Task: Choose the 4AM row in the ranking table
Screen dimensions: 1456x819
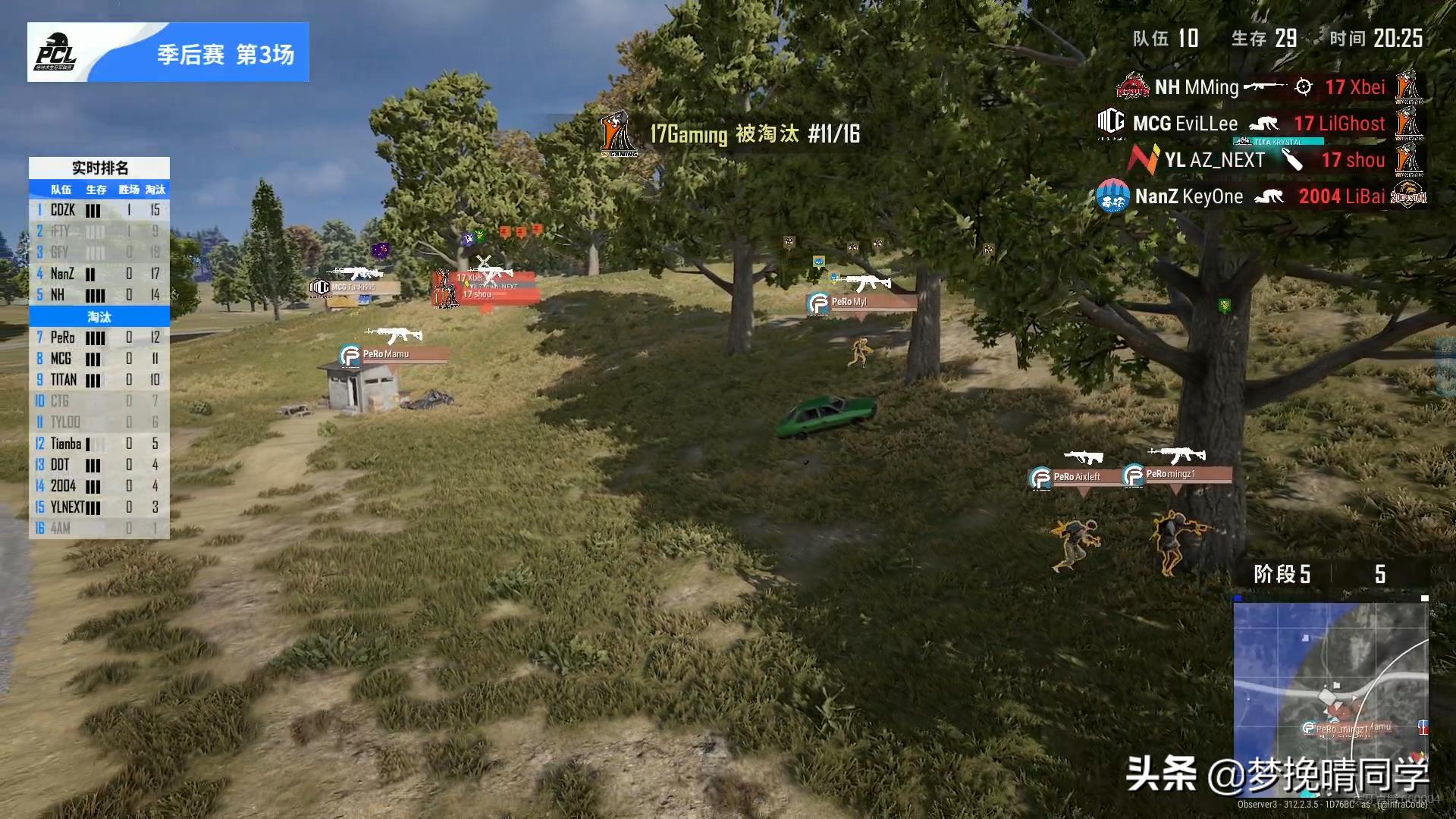Action: pos(99,528)
